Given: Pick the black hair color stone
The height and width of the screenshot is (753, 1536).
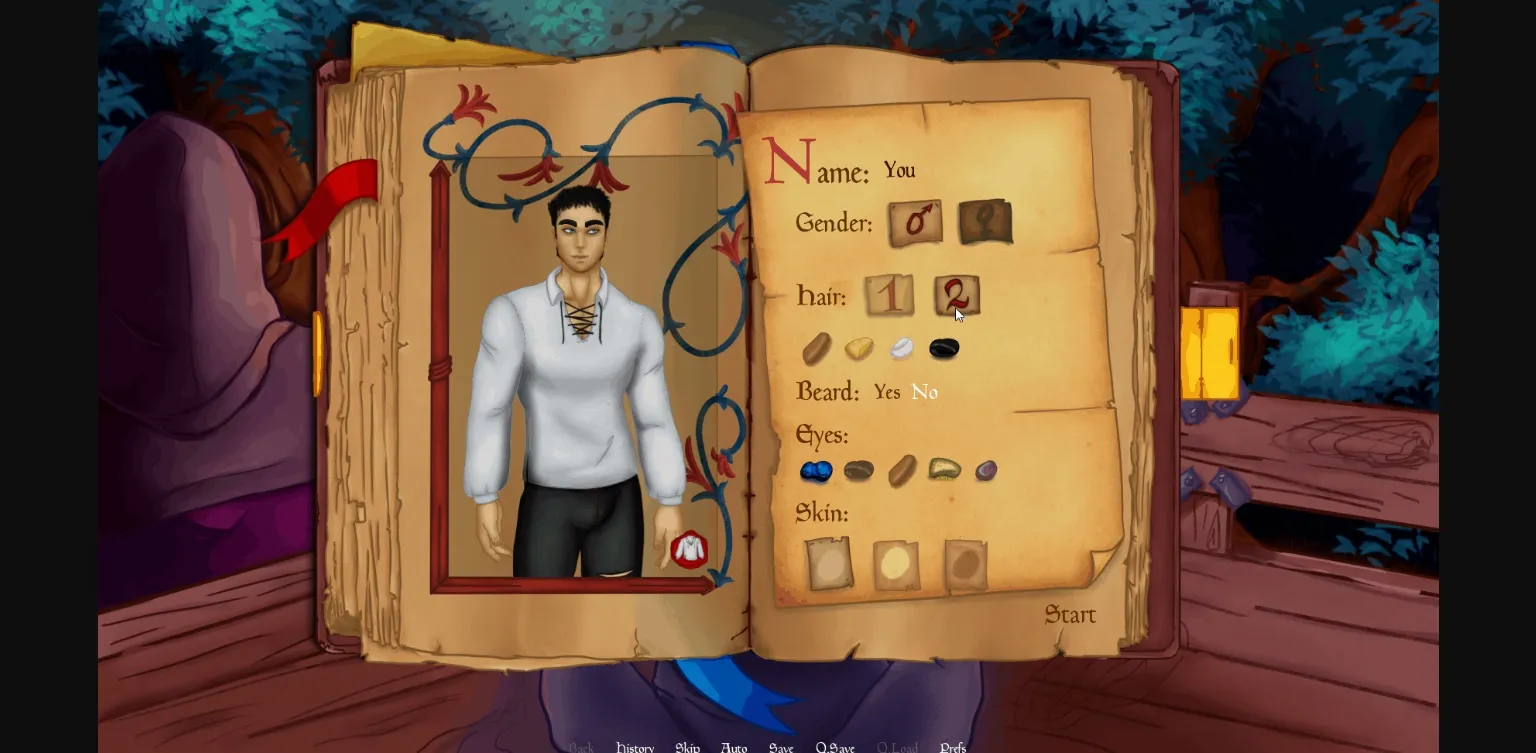Looking at the screenshot, I should [944, 348].
